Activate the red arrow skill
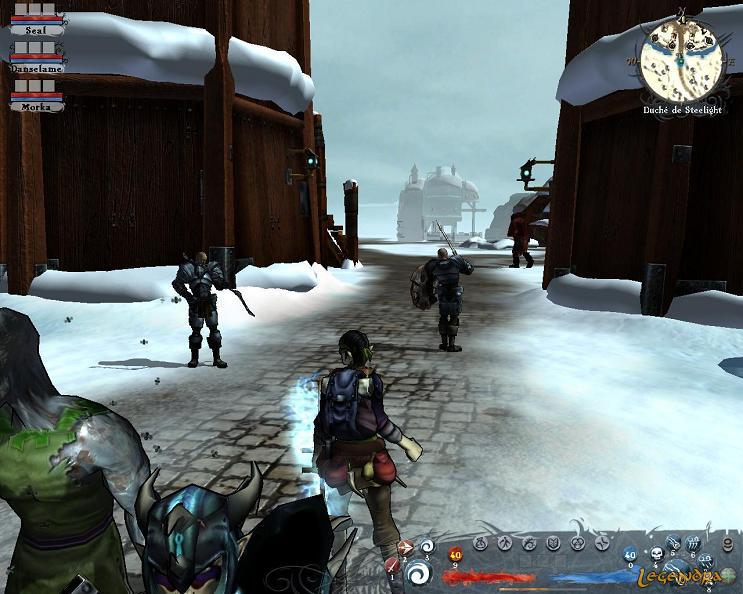 click(x=405, y=547)
